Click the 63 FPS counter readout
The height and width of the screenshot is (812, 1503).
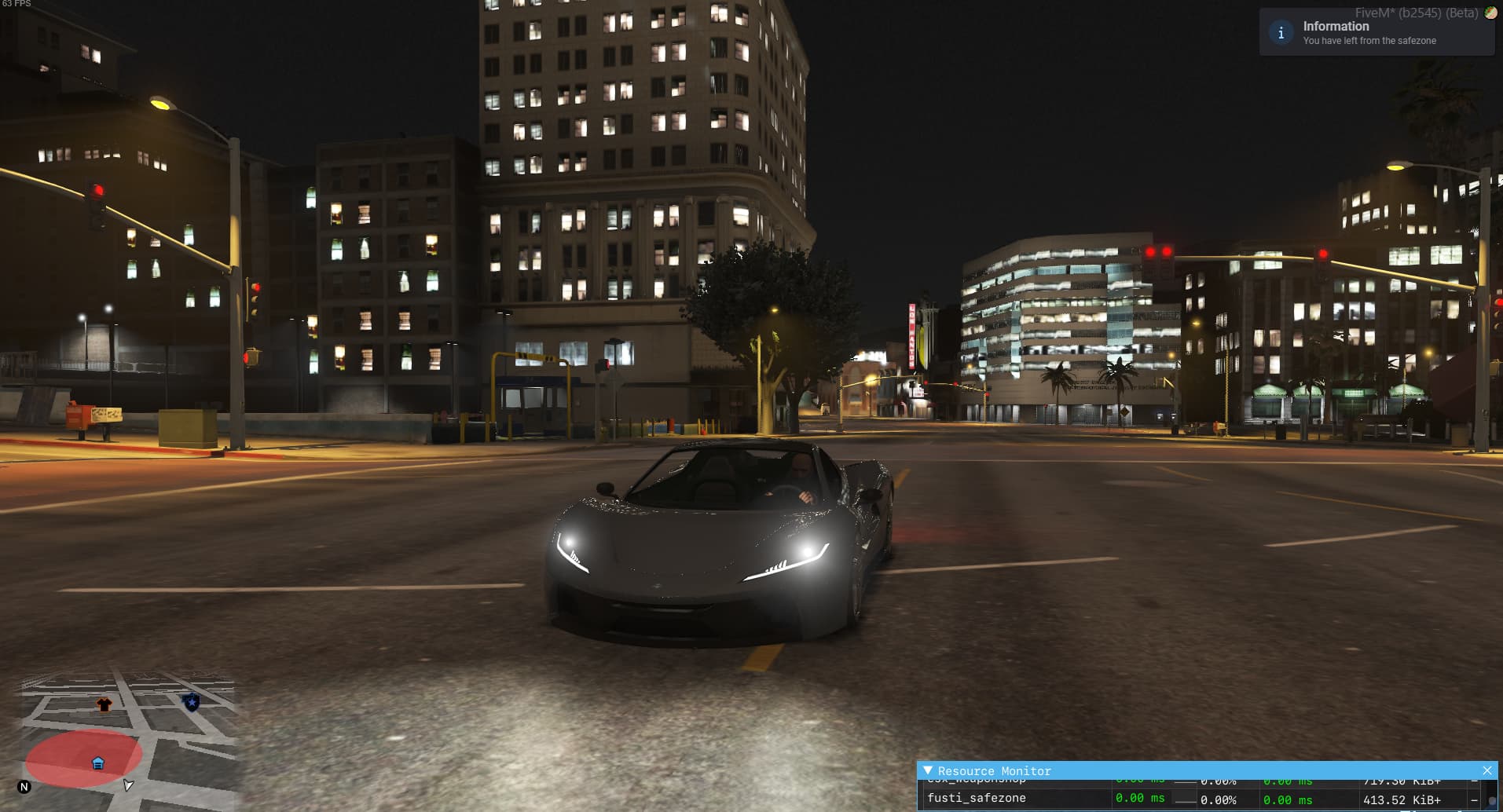[17, 4]
